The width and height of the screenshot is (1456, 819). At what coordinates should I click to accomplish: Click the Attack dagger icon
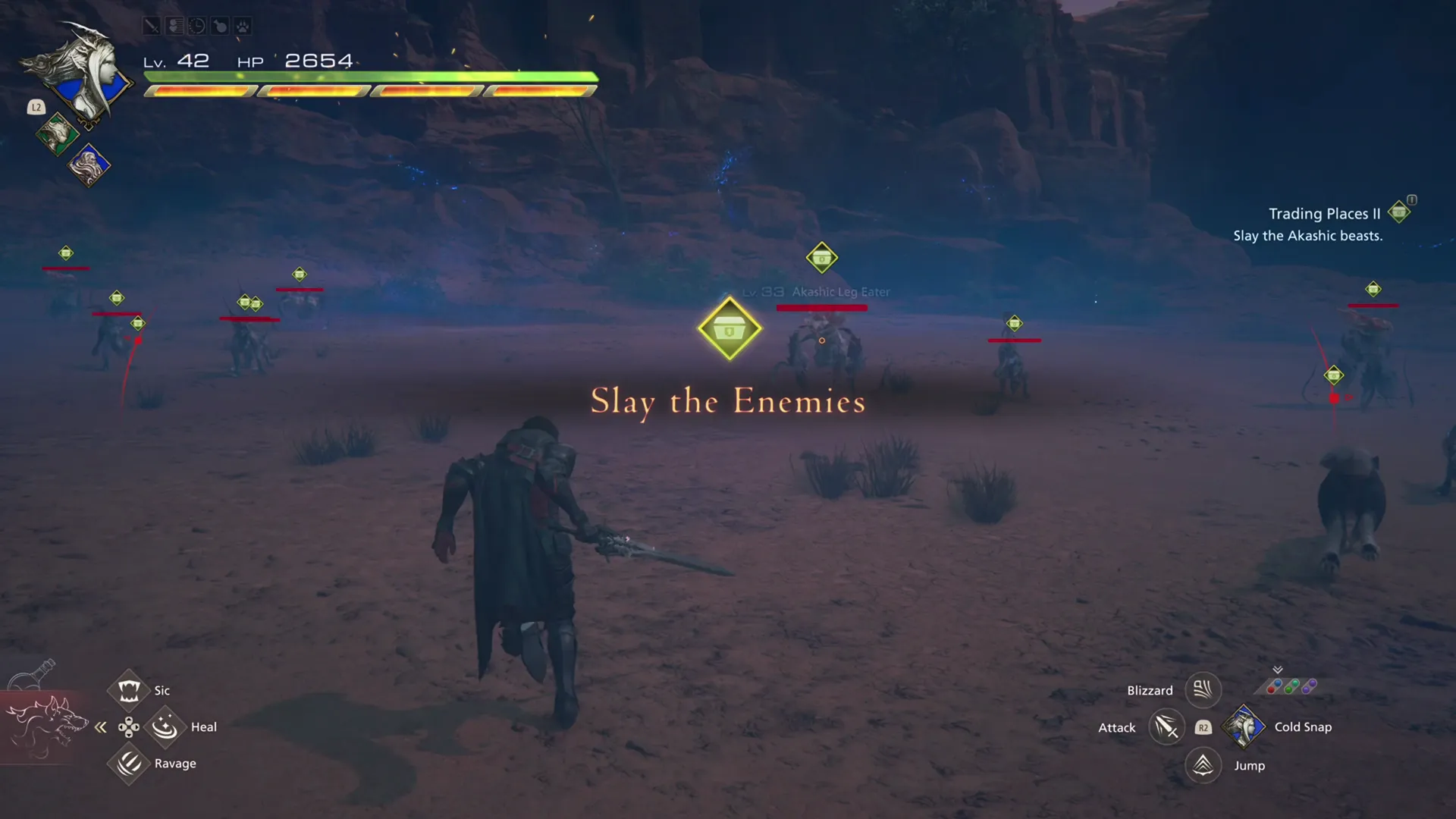1167,726
